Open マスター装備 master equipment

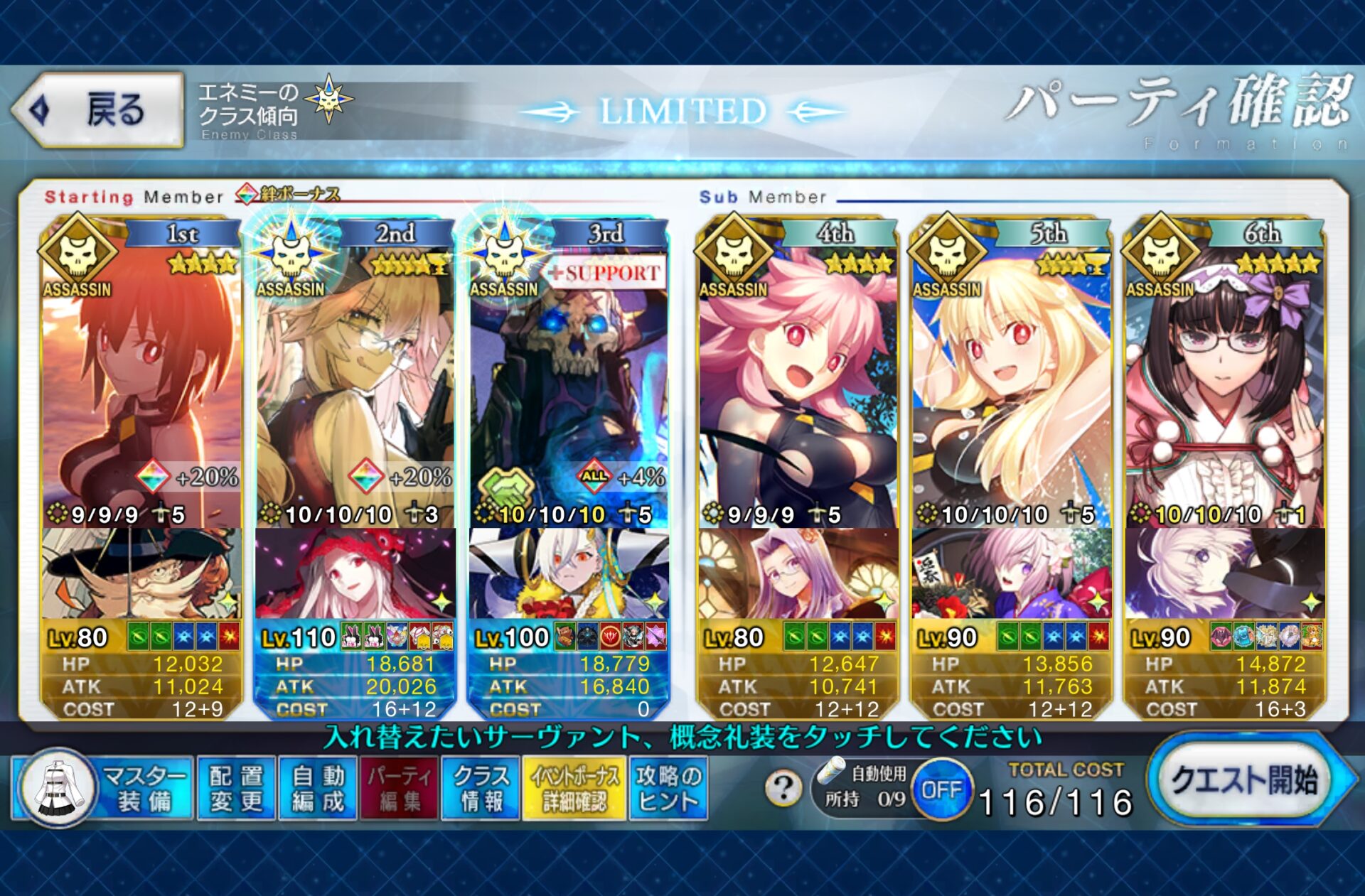click(104, 788)
